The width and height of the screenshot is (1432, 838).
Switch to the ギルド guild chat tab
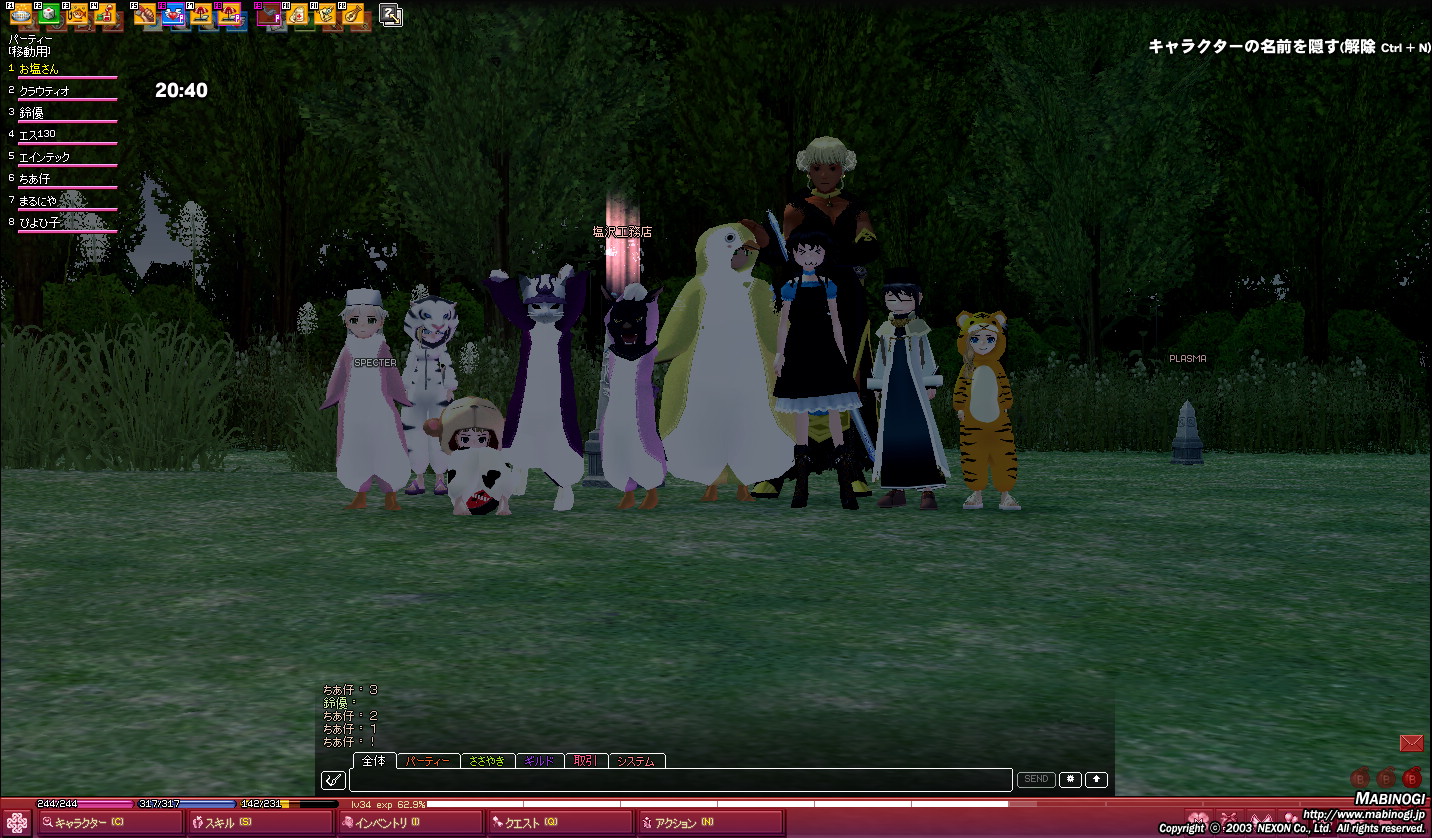click(539, 761)
